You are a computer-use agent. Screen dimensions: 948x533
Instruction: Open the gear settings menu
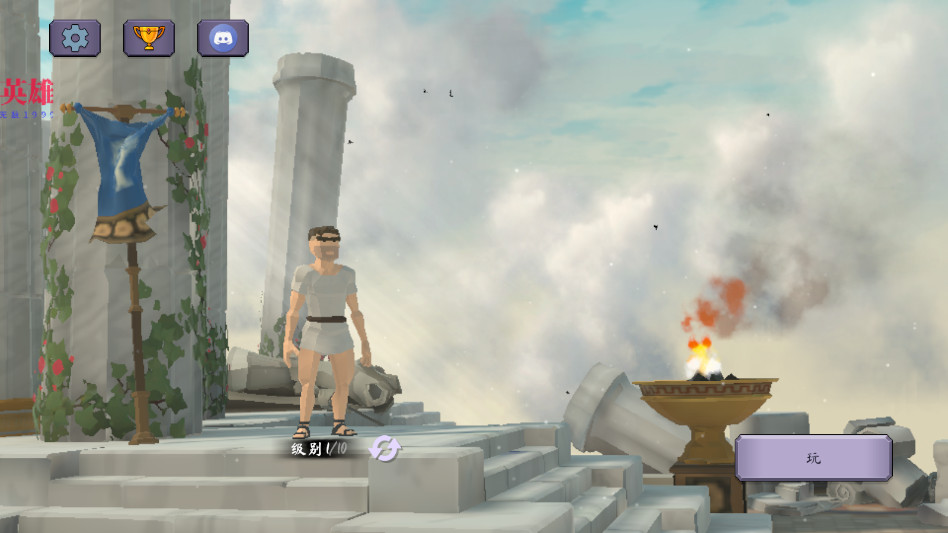pos(75,38)
